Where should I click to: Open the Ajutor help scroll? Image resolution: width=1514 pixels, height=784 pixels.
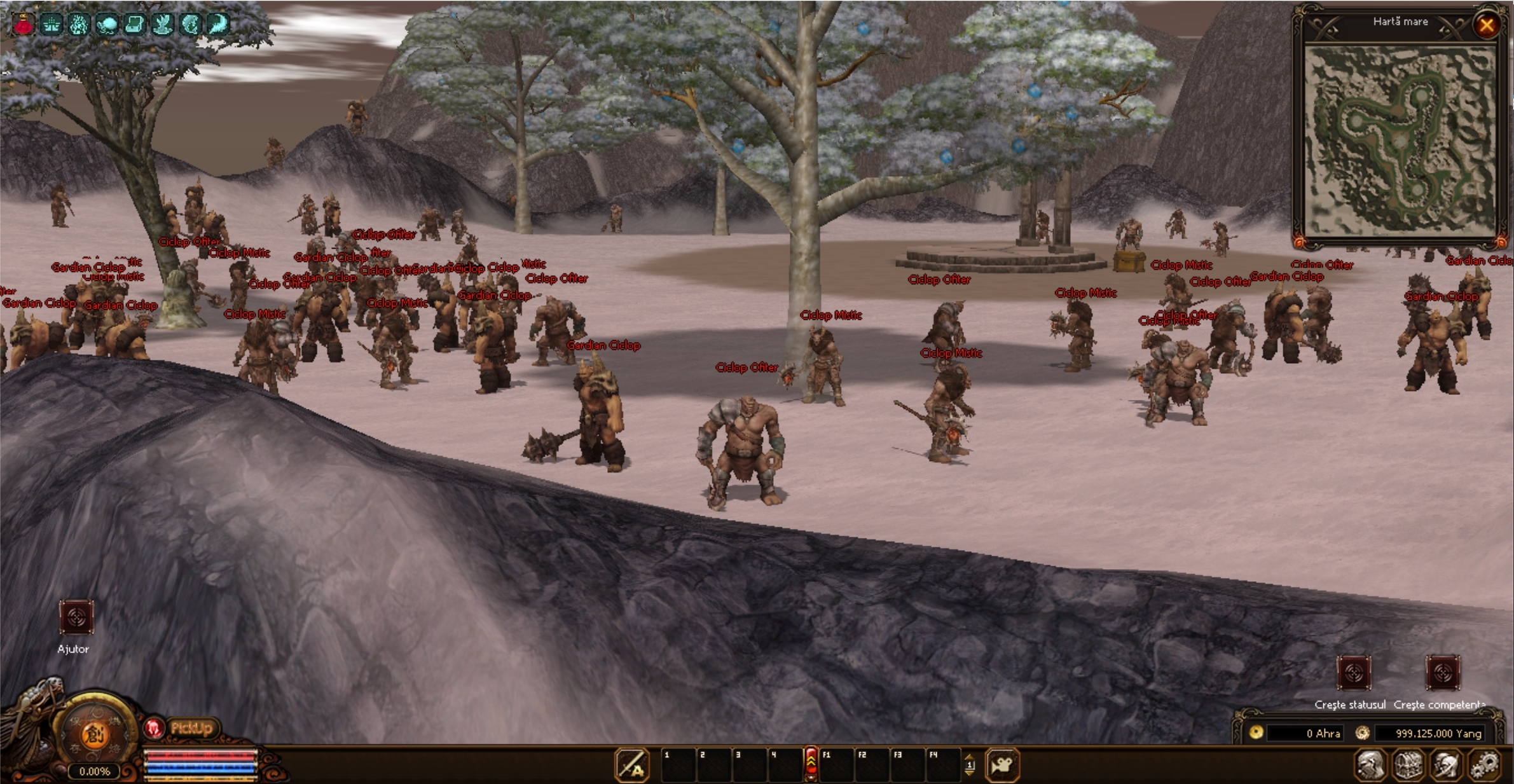pos(76,617)
